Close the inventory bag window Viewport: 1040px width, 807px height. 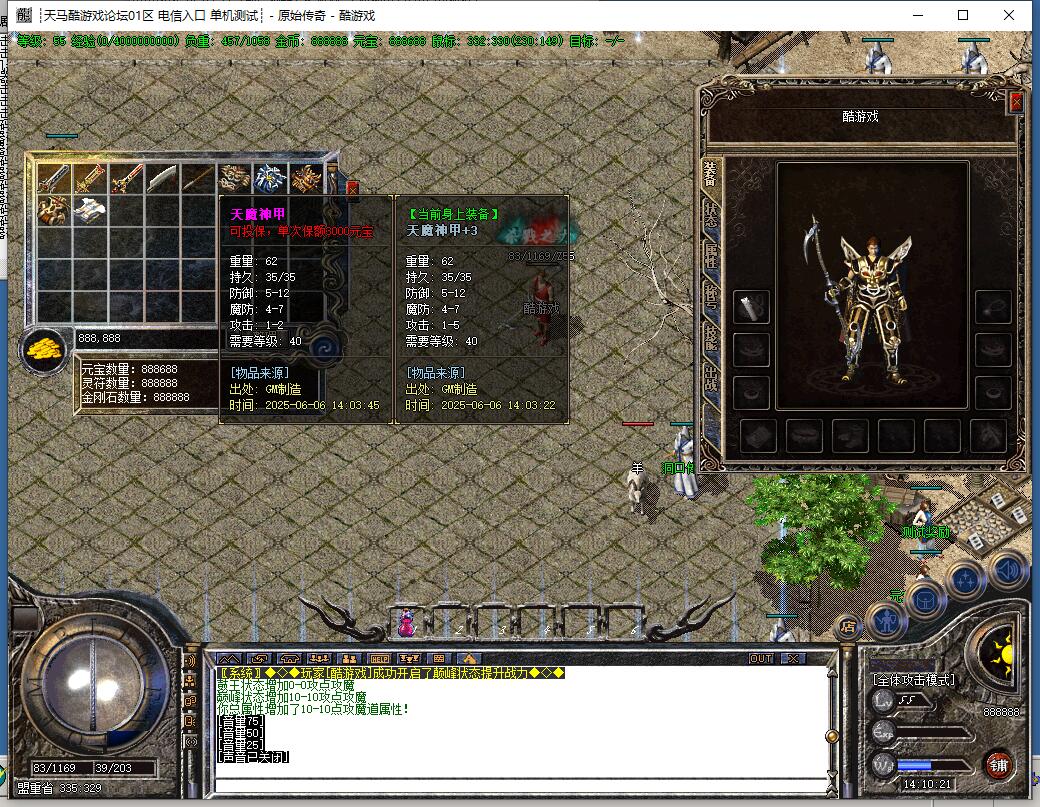coord(352,187)
